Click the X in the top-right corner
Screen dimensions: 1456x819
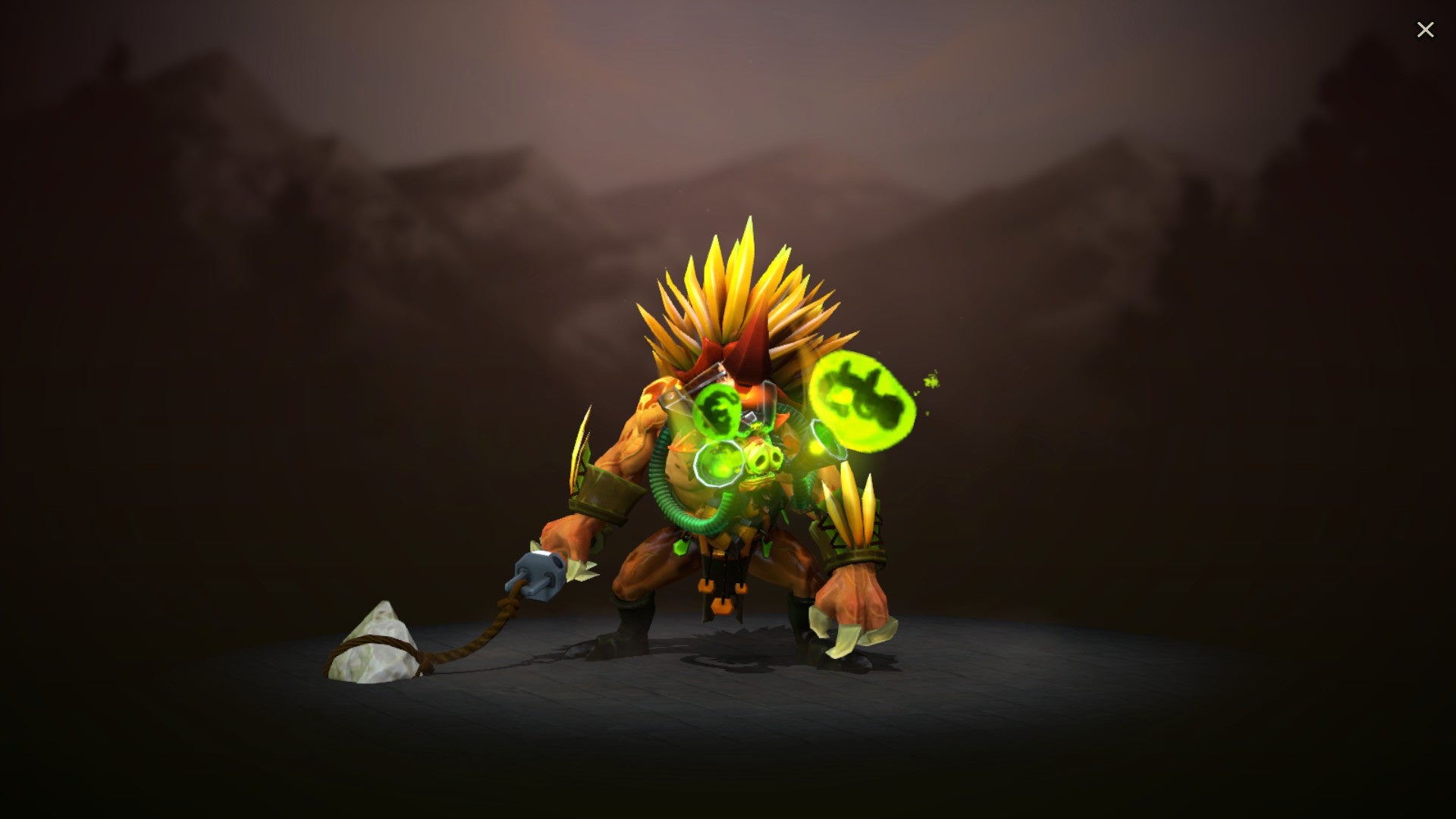point(1426,29)
